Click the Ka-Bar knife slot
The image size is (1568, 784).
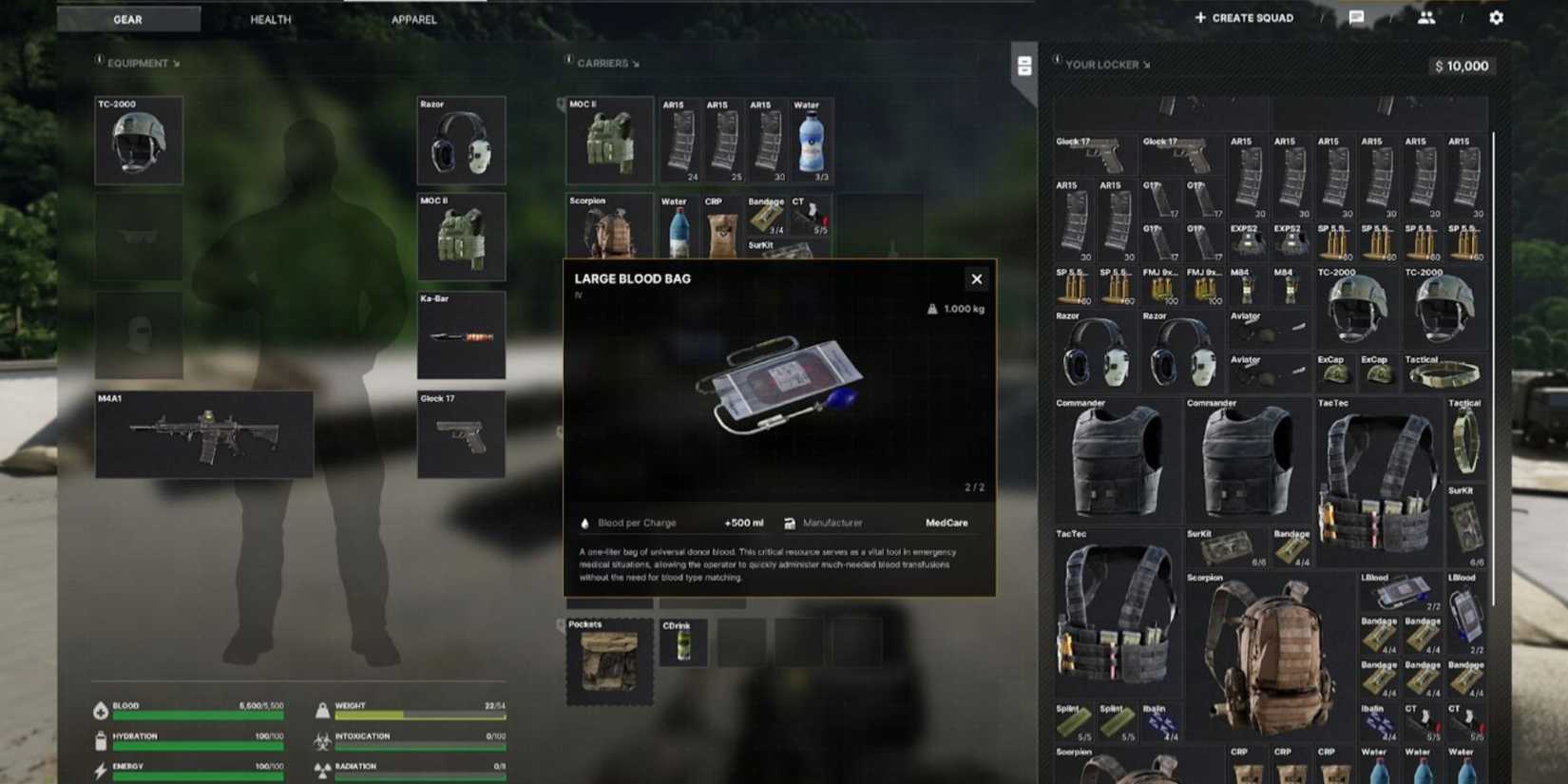461,335
